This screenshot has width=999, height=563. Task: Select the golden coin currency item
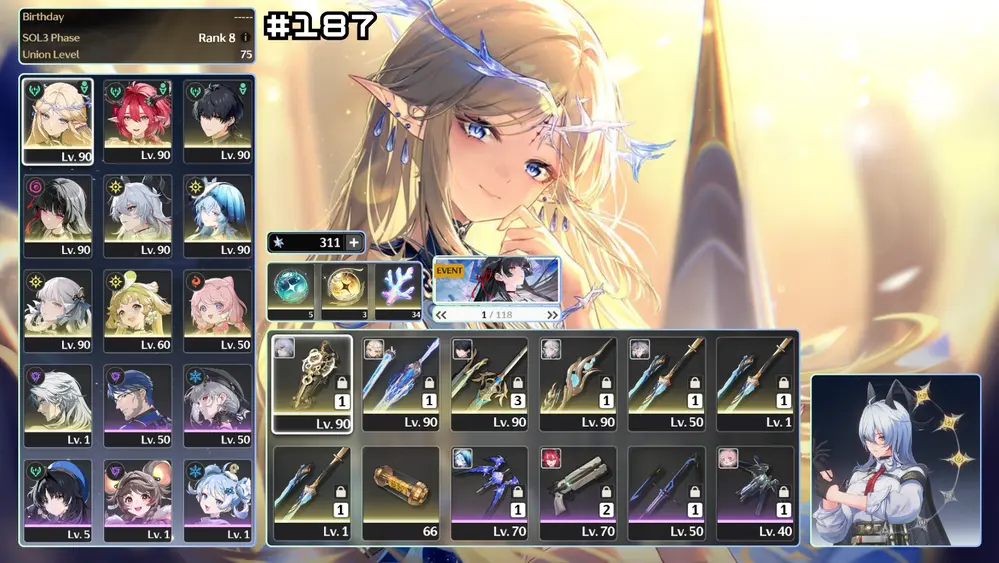tap(346, 290)
